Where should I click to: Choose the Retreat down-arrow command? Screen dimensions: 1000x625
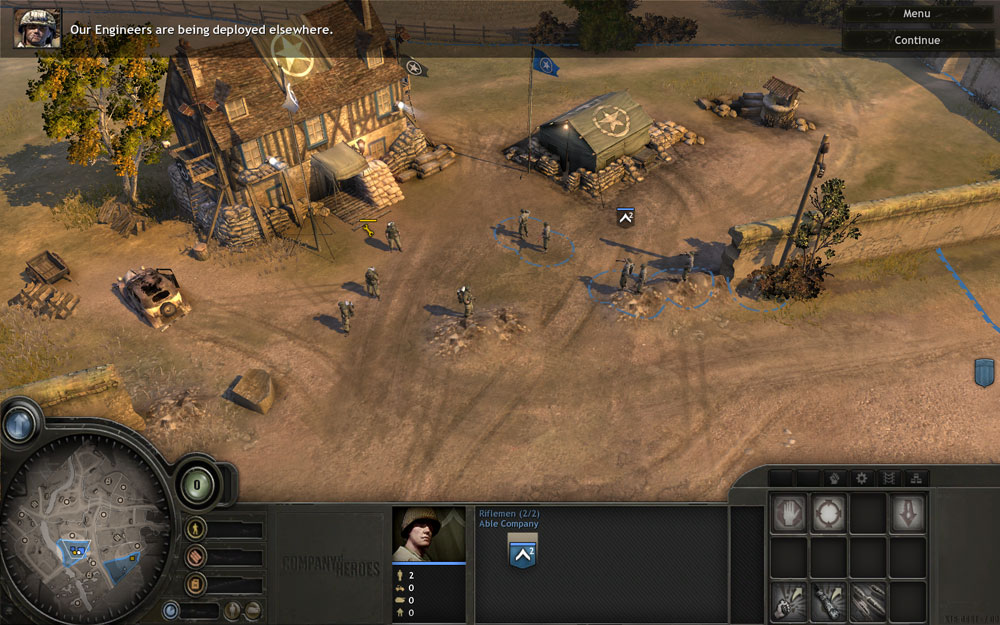(x=908, y=512)
